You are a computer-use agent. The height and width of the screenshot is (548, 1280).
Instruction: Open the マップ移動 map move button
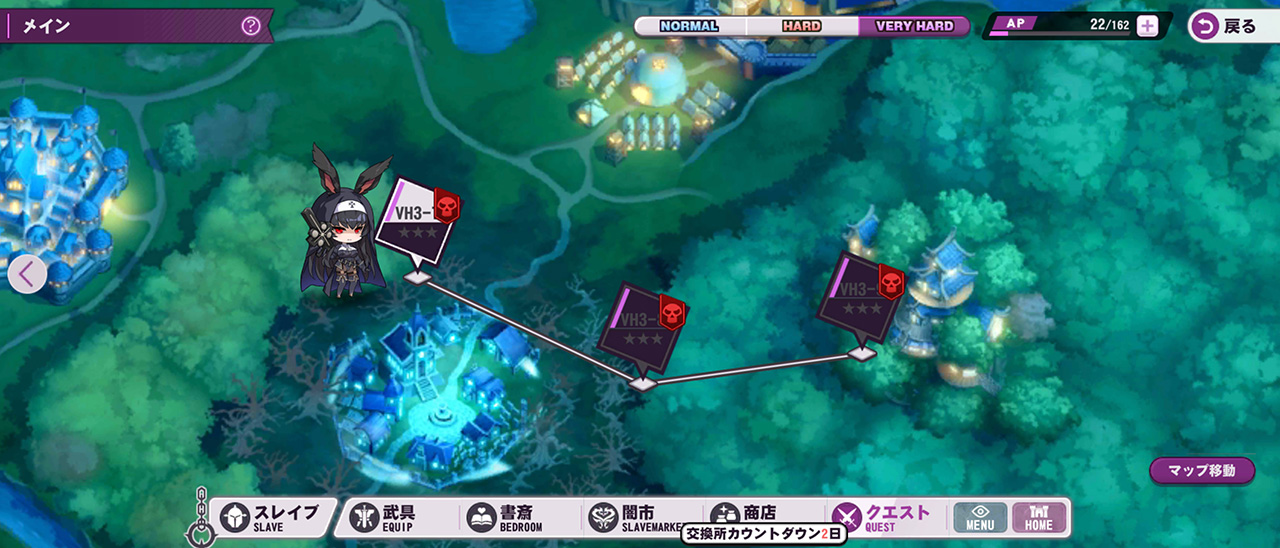(x=1201, y=470)
